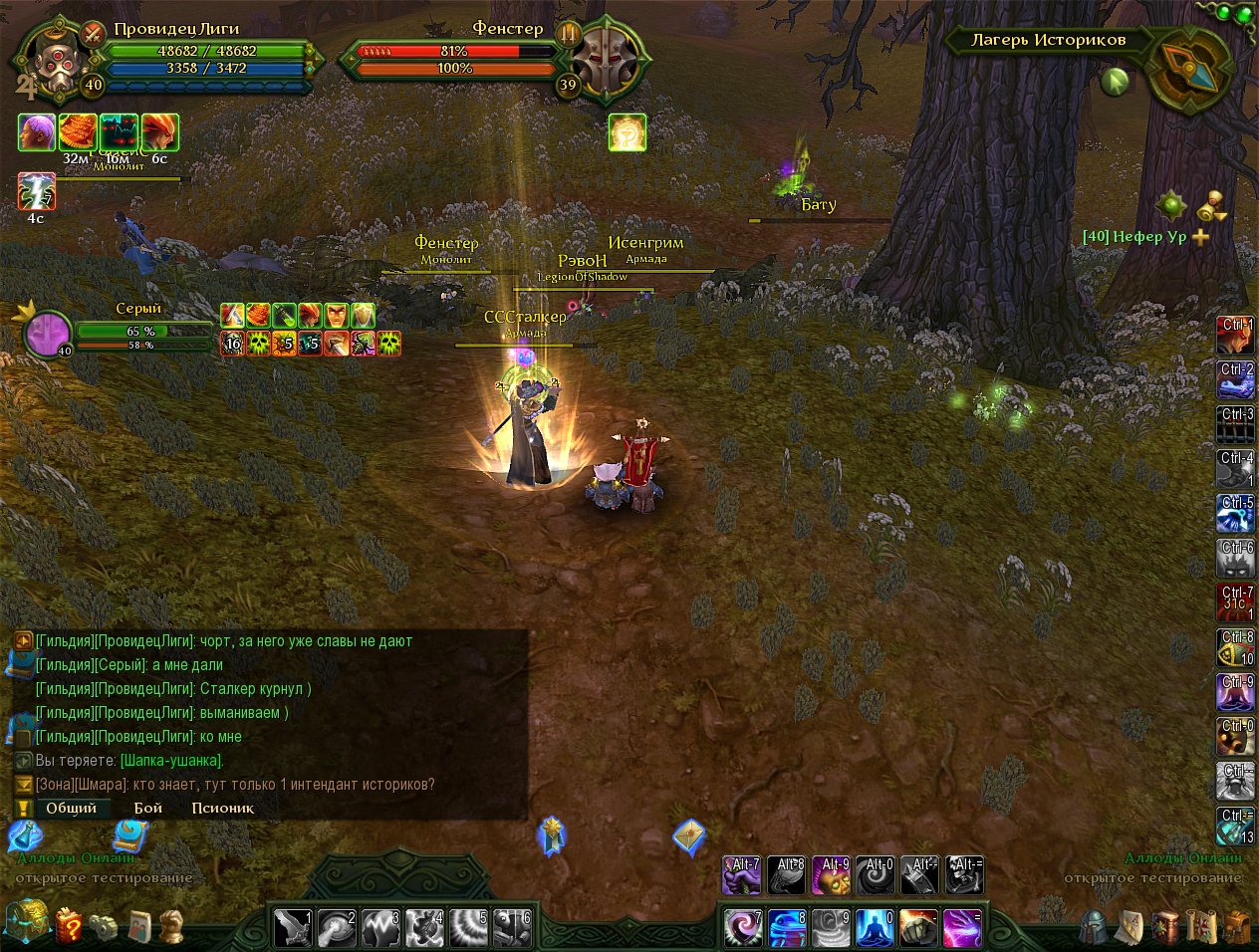
Task: Activate the green fist ability
Action: [918, 928]
